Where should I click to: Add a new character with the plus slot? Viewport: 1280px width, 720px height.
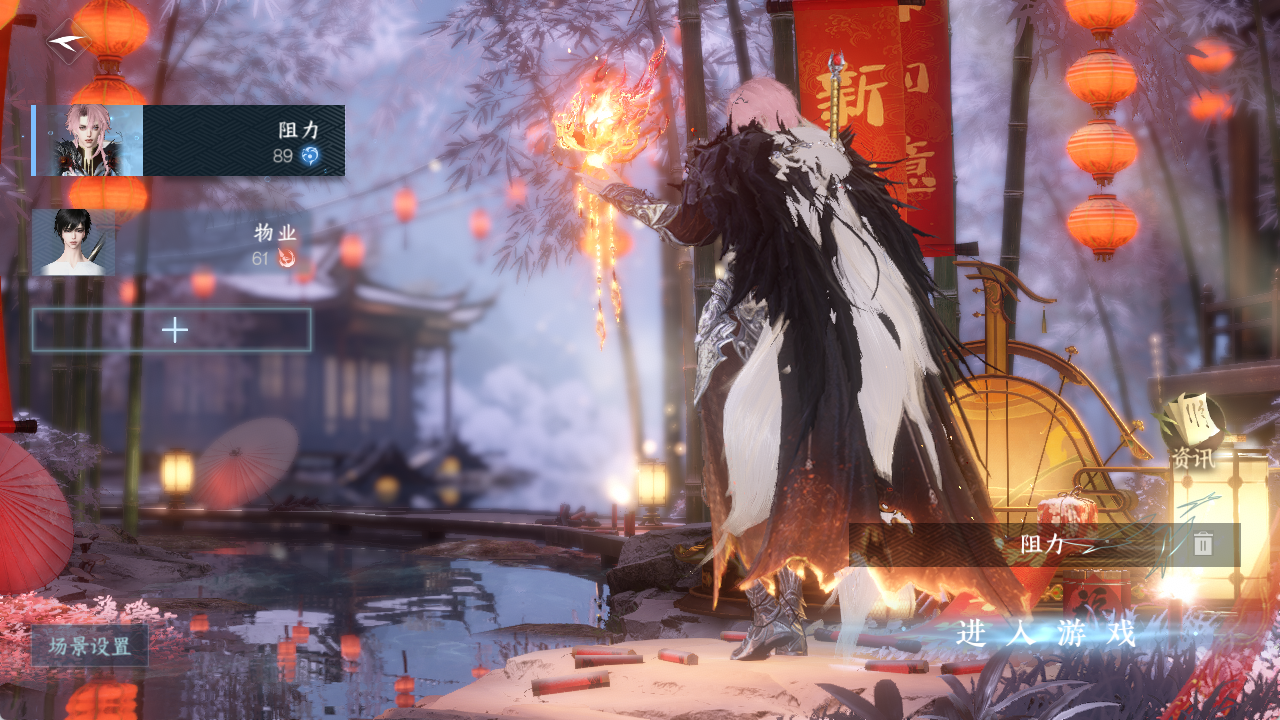click(x=172, y=330)
